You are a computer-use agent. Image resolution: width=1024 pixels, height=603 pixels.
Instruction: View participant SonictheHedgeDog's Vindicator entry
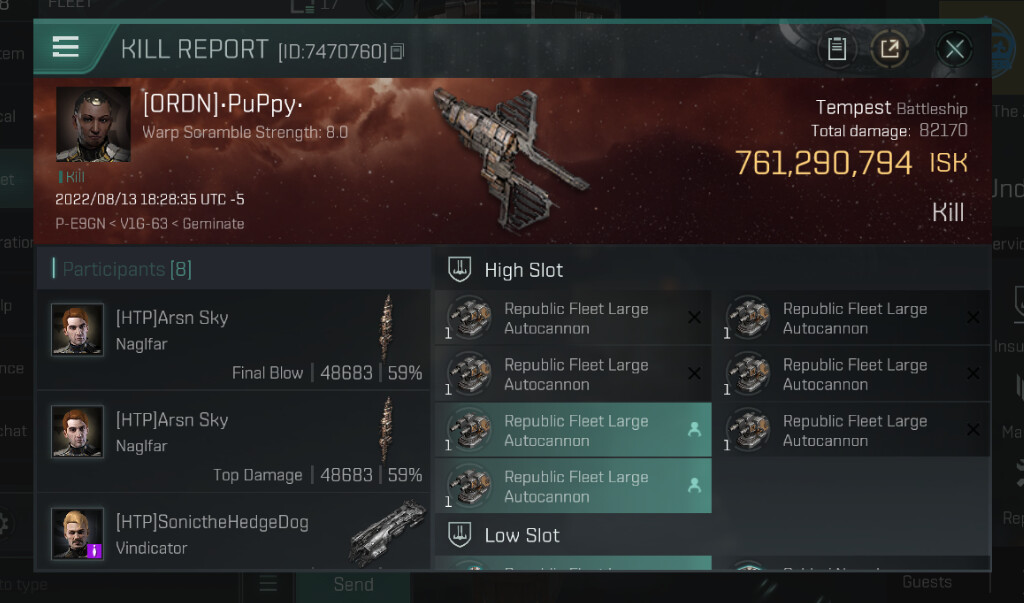[x=233, y=535]
